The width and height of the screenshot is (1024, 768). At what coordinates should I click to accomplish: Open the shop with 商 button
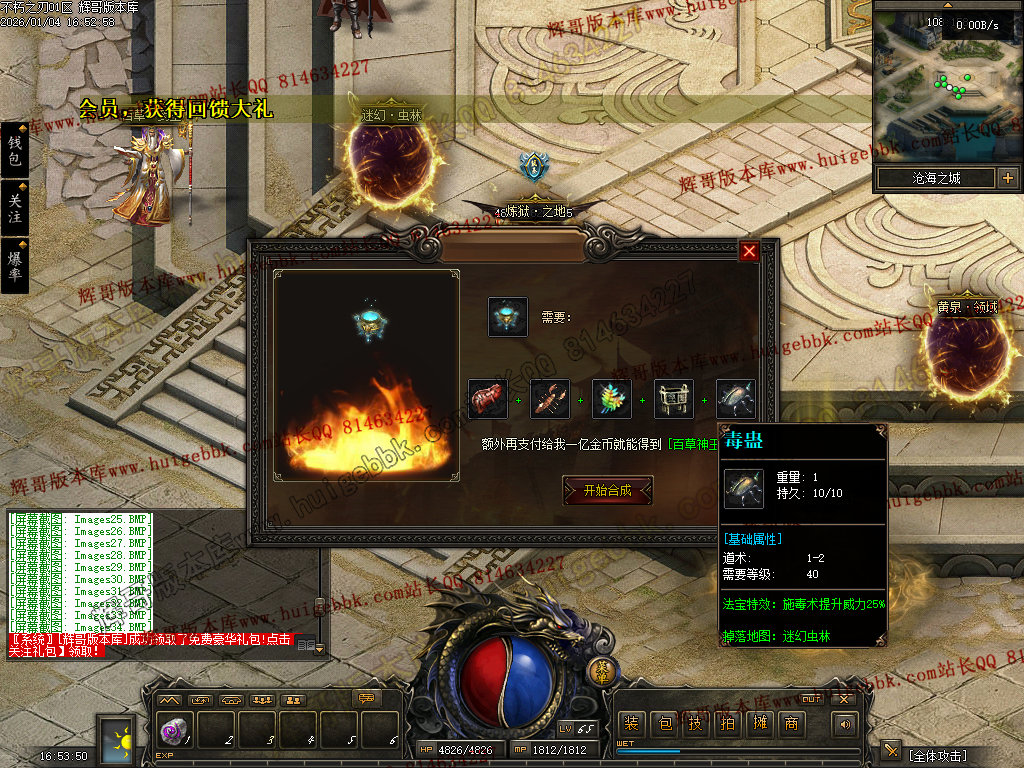click(x=791, y=724)
